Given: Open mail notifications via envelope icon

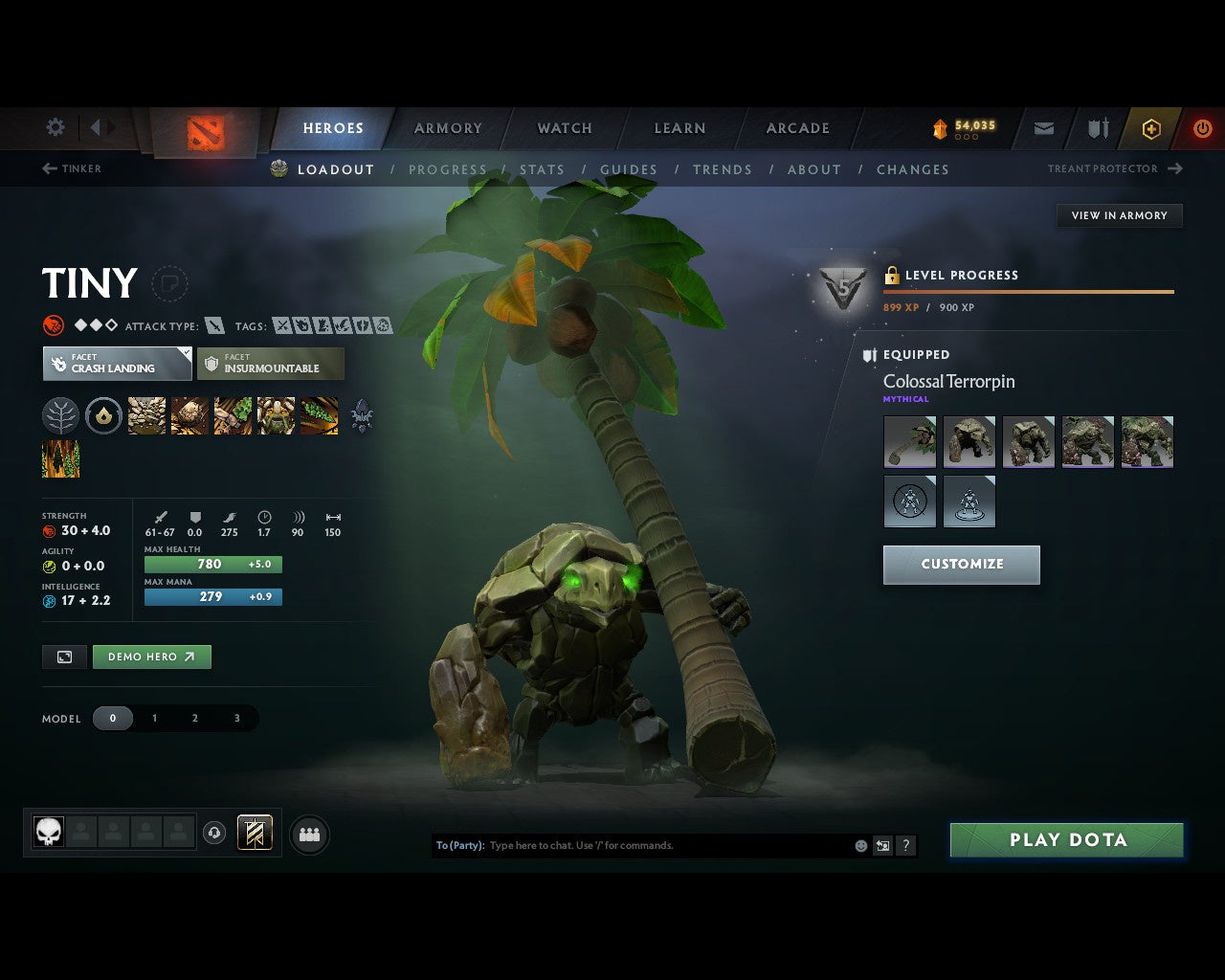Looking at the screenshot, I should pyautogui.click(x=1043, y=128).
